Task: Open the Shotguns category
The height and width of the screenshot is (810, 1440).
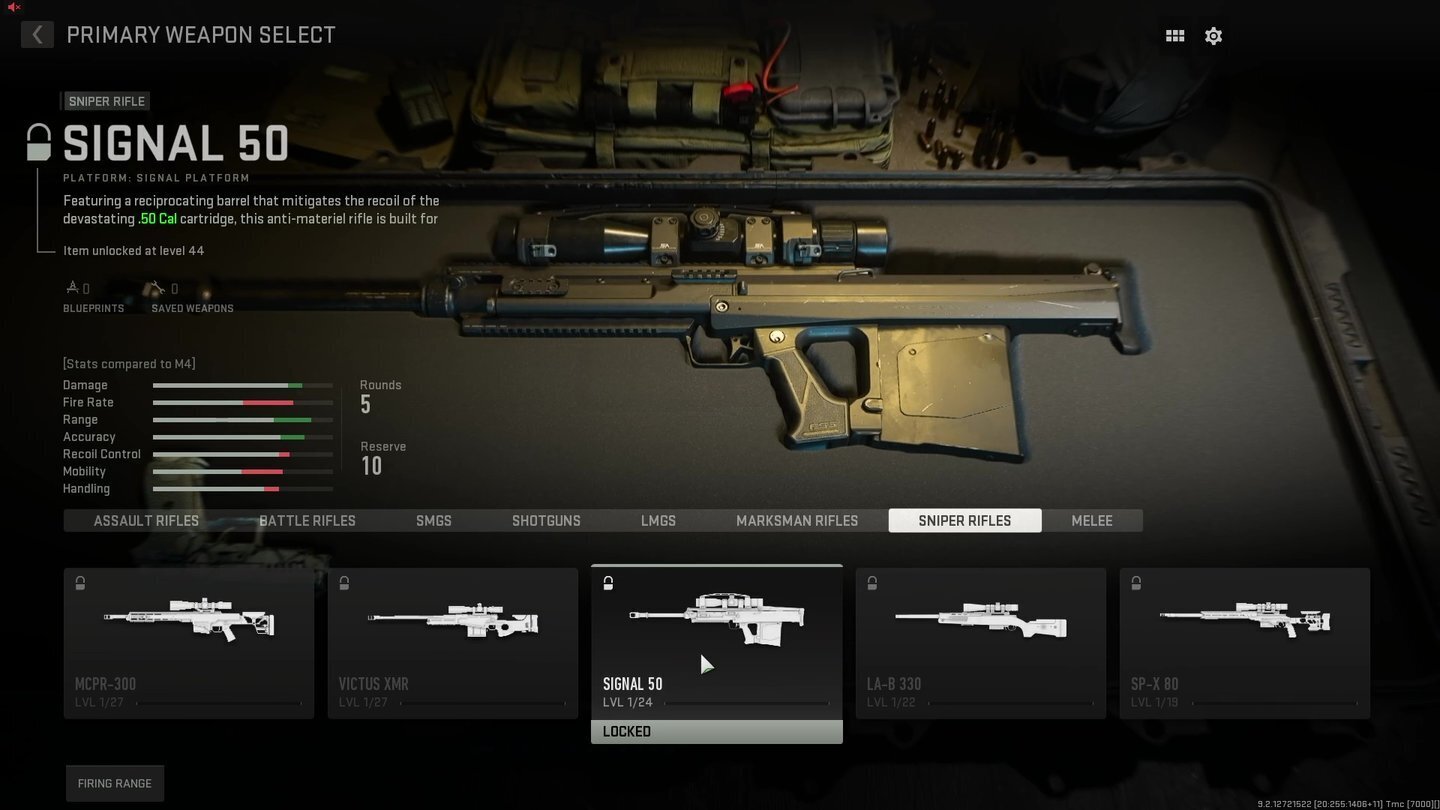Action: click(x=546, y=520)
